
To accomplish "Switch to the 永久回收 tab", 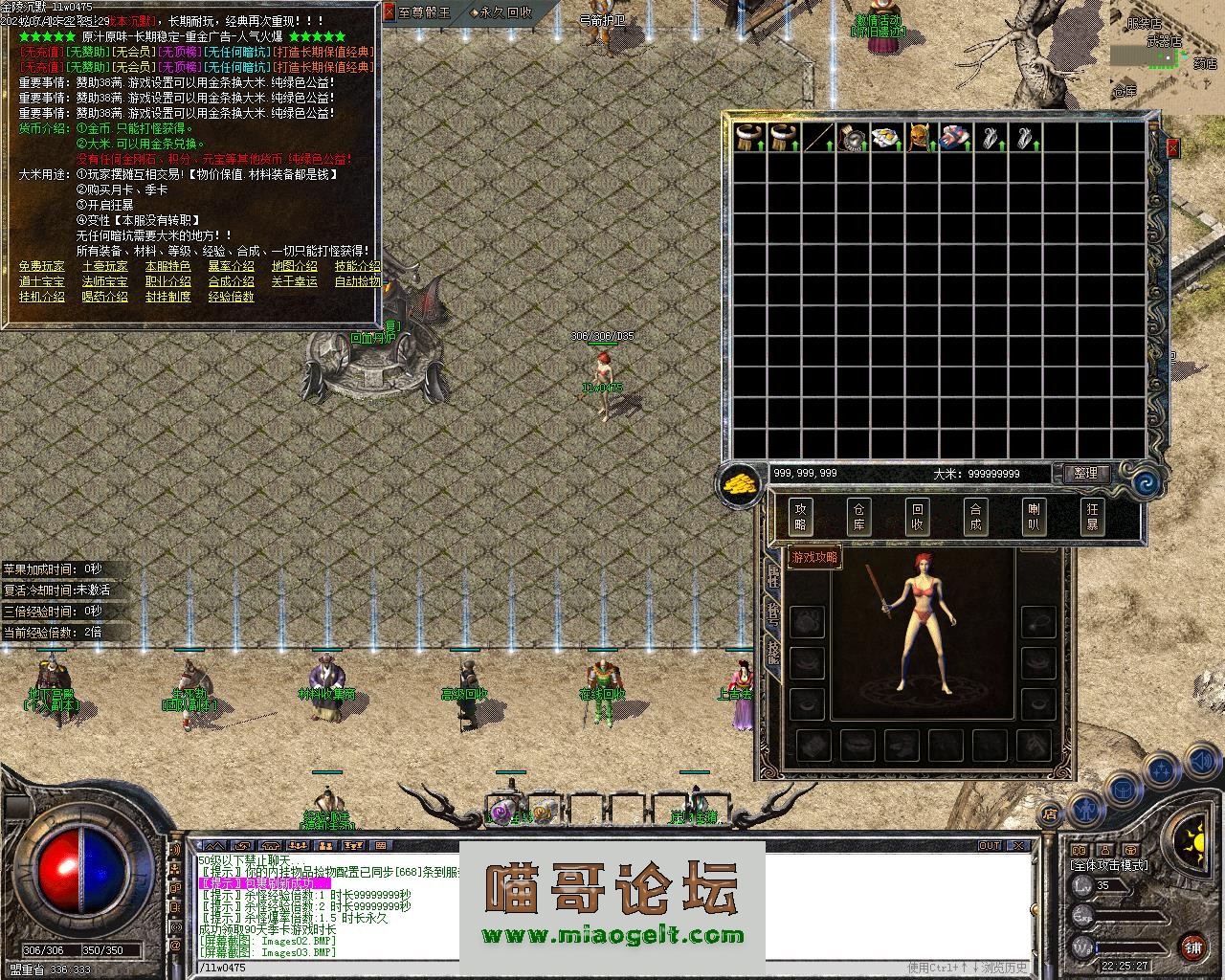I will click(x=502, y=12).
